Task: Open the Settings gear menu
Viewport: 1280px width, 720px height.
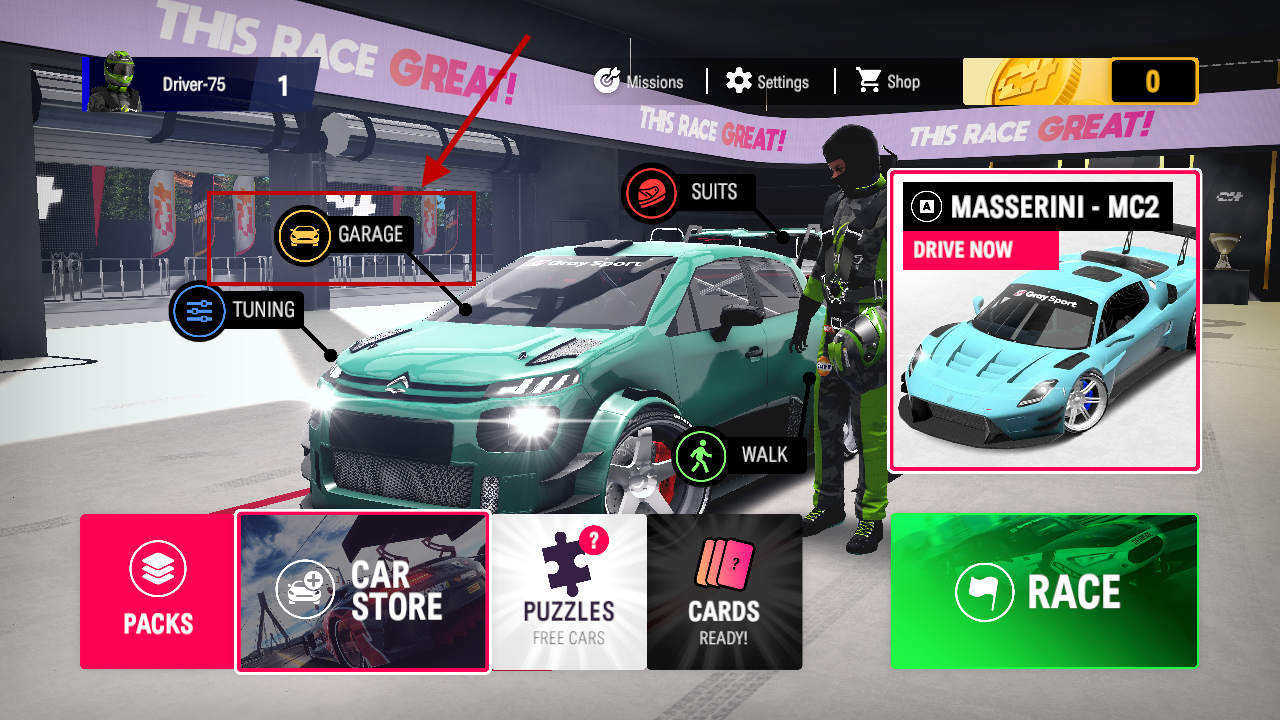Action: tap(768, 82)
